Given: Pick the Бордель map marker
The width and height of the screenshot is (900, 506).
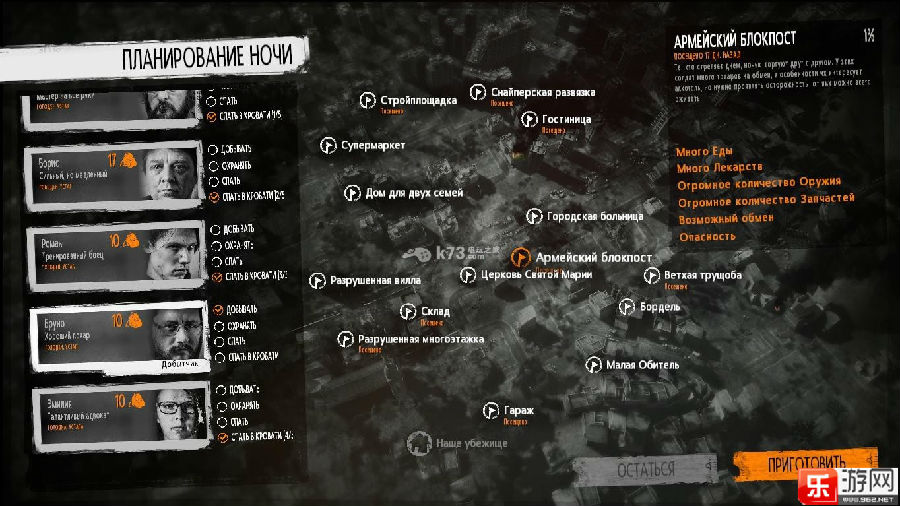Looking at the screenshot, I should tap(627, 307).
